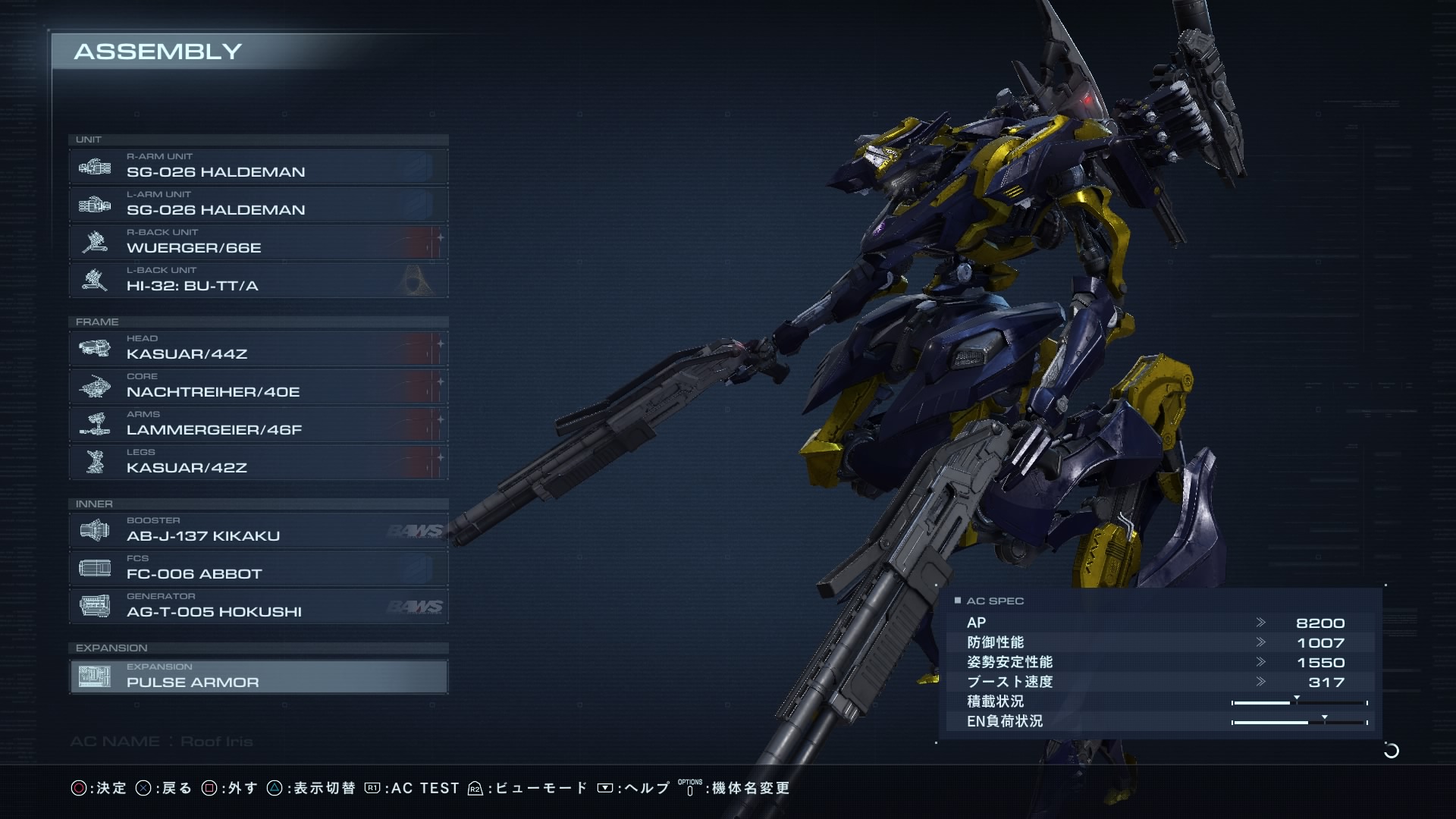1456x819 pixels.
Task: Open the R-BACK UNIT WUERGER/66E slot
Action: tap(258, 243)
